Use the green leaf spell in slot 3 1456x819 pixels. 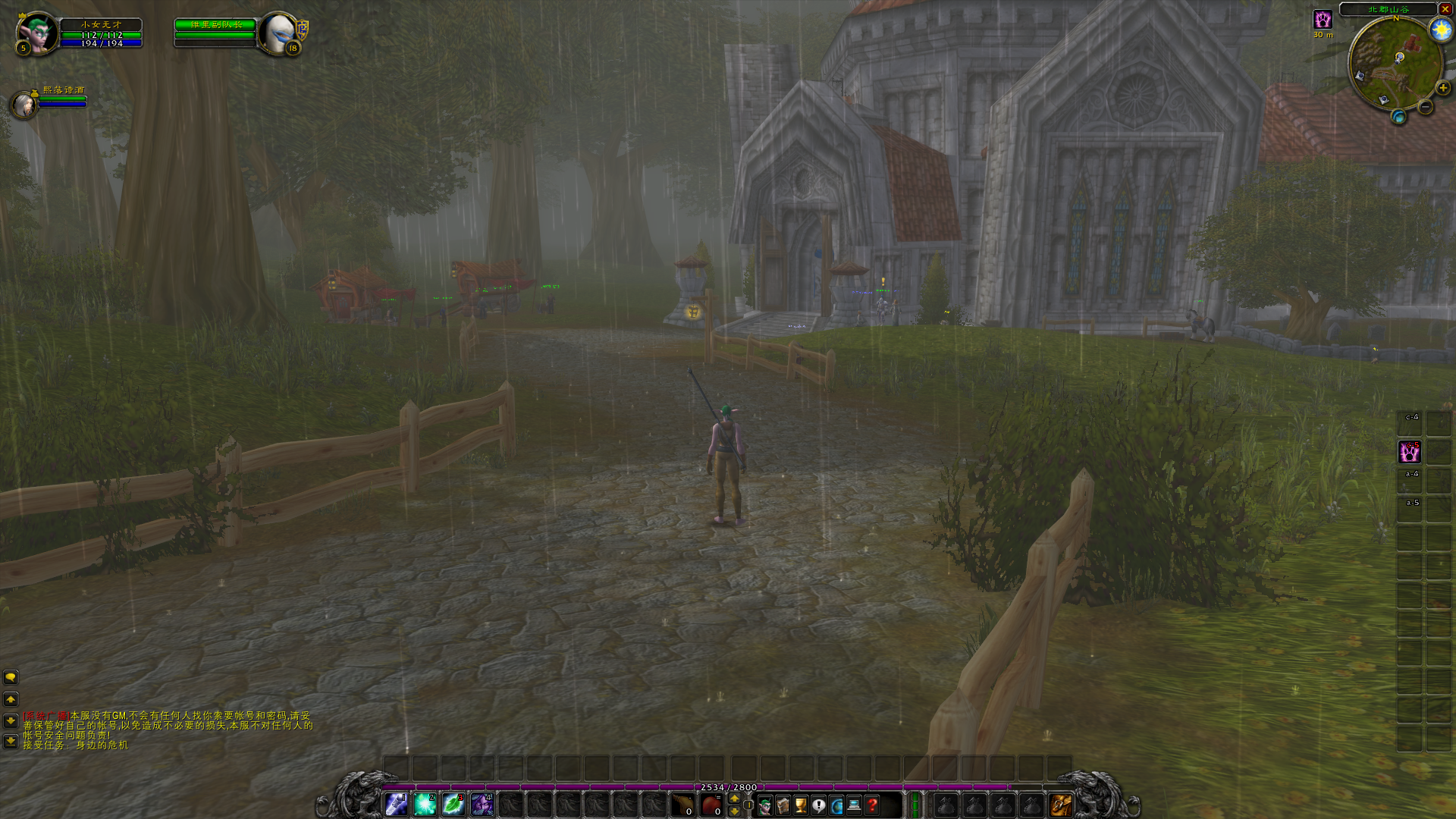(x=453, y=805)
